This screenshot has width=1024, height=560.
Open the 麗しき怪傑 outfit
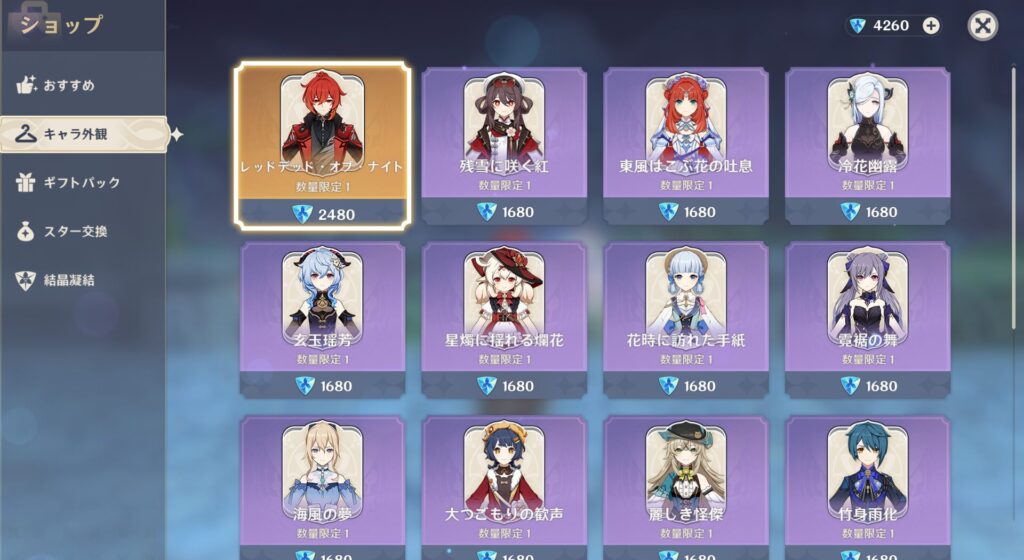point(686,488)
